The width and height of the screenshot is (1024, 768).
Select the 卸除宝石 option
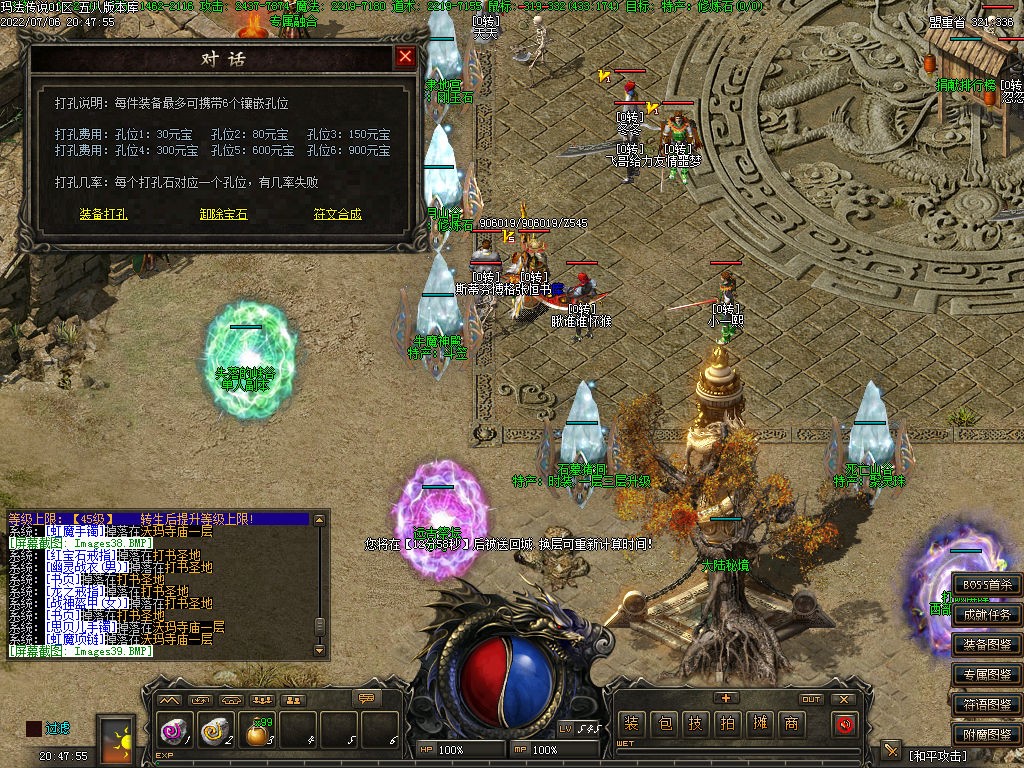point(223,214)
